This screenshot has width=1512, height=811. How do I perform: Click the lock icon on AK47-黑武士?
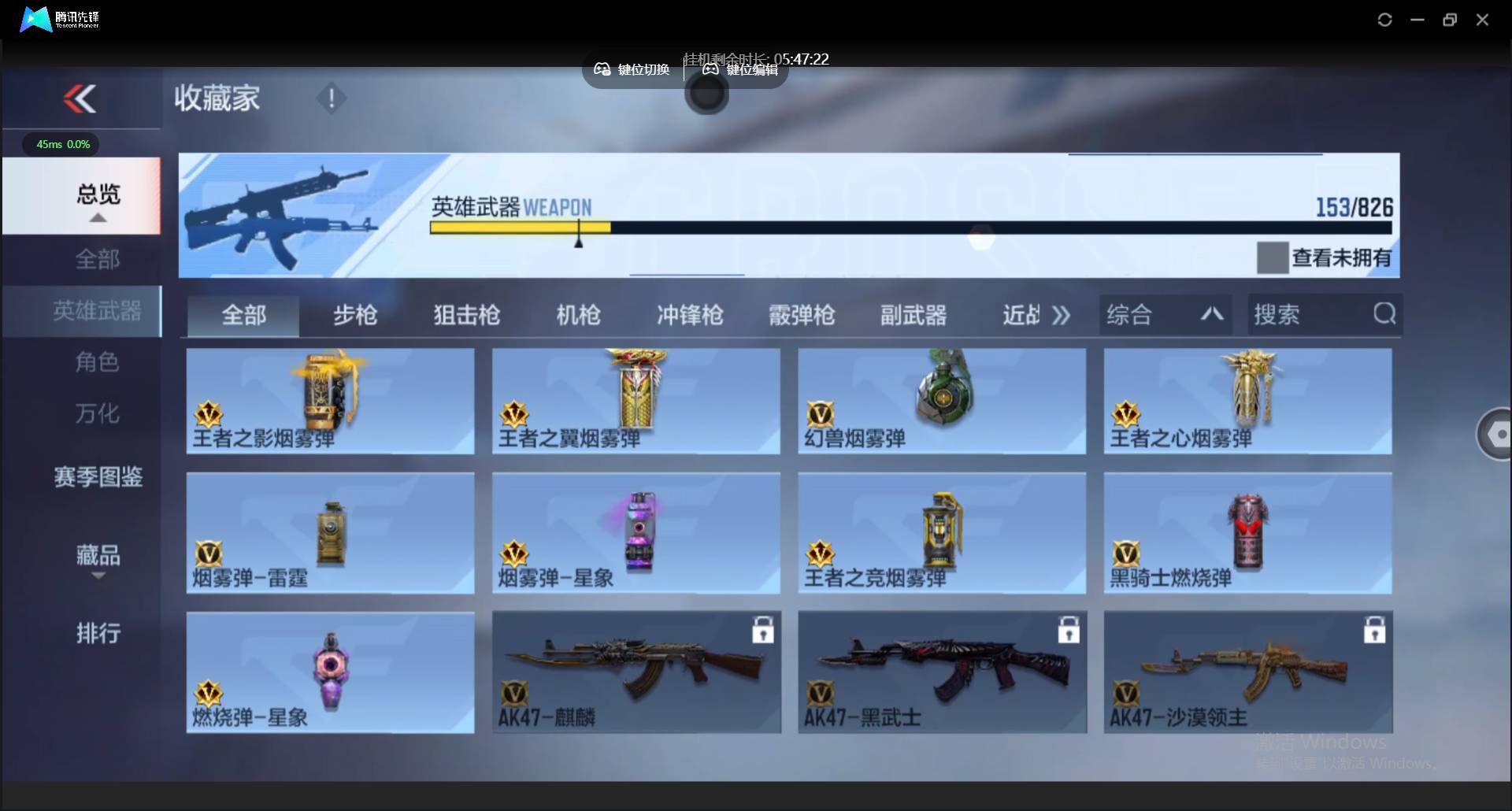1069,630
